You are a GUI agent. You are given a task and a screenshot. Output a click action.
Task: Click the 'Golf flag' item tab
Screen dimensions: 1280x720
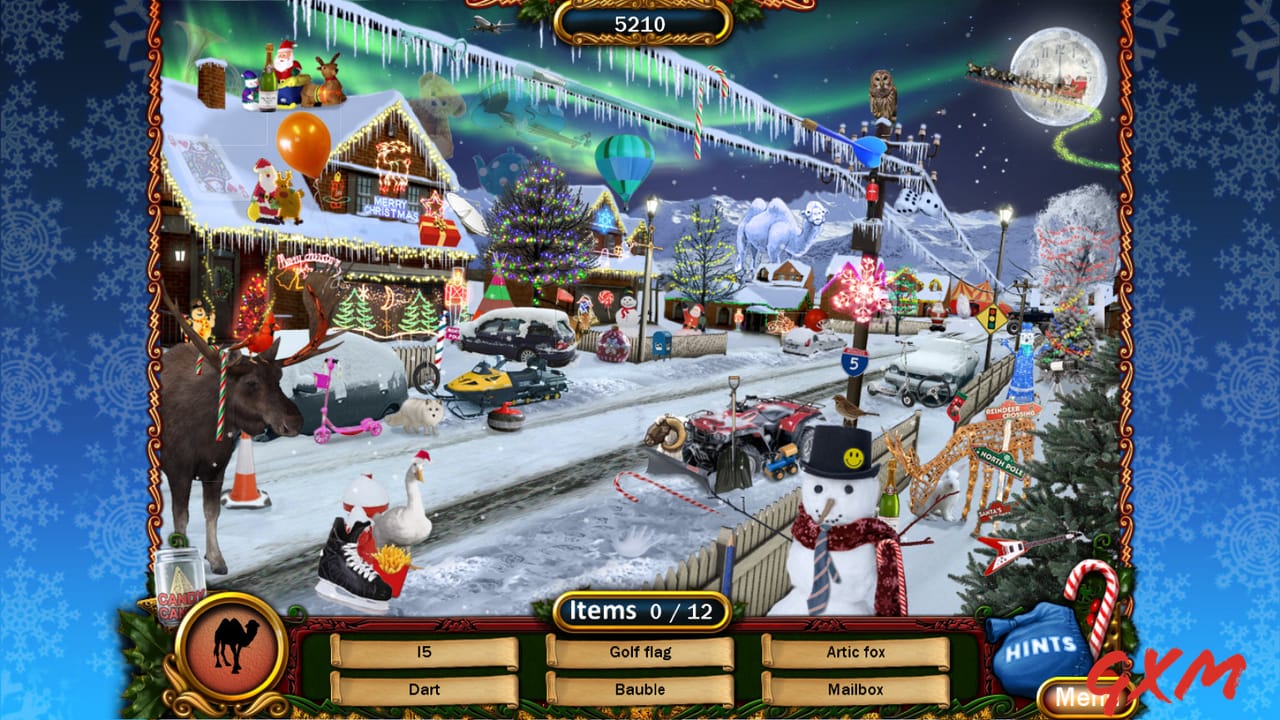643,651
